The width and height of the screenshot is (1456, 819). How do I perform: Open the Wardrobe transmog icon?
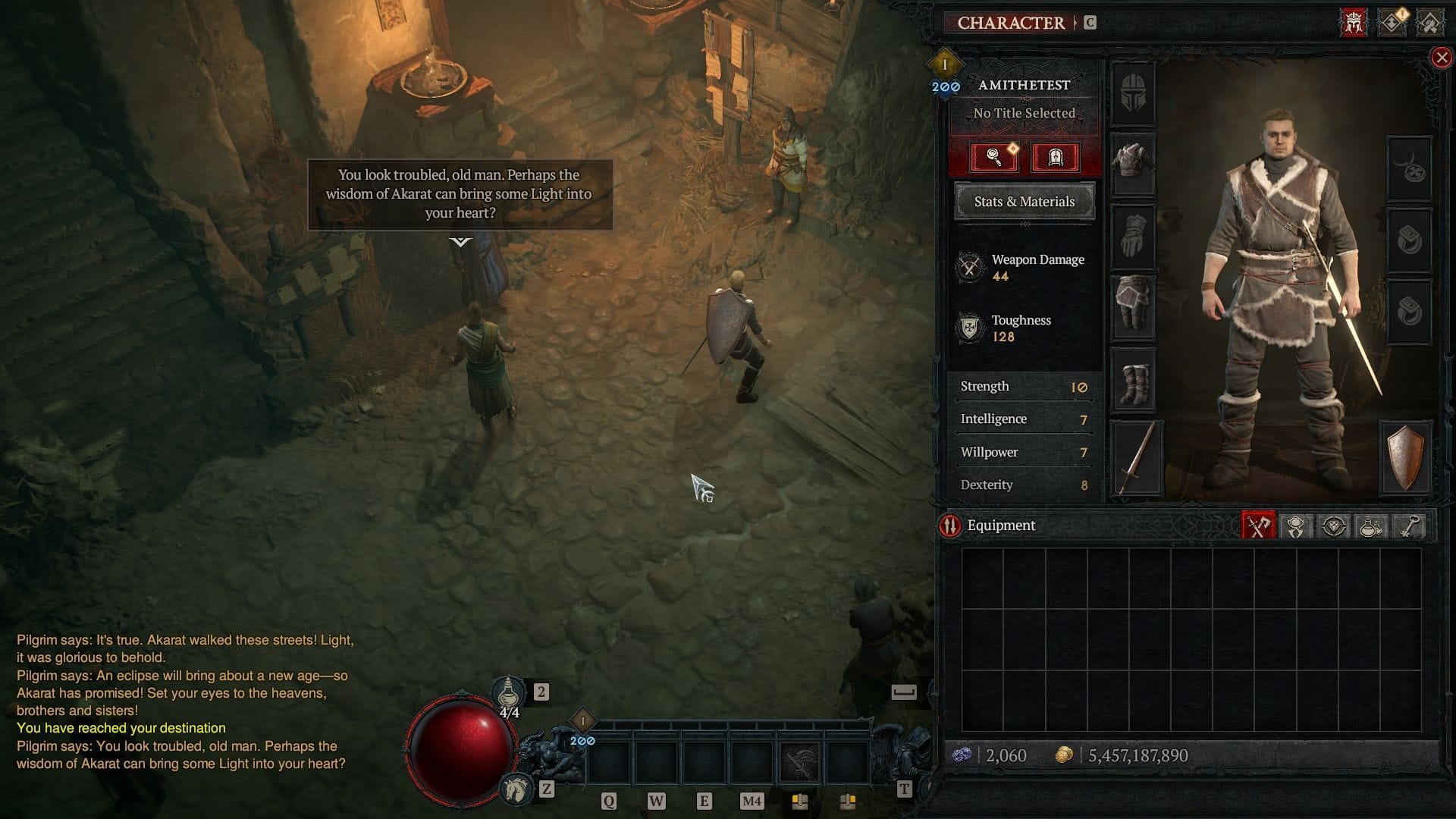[1056, 157]
